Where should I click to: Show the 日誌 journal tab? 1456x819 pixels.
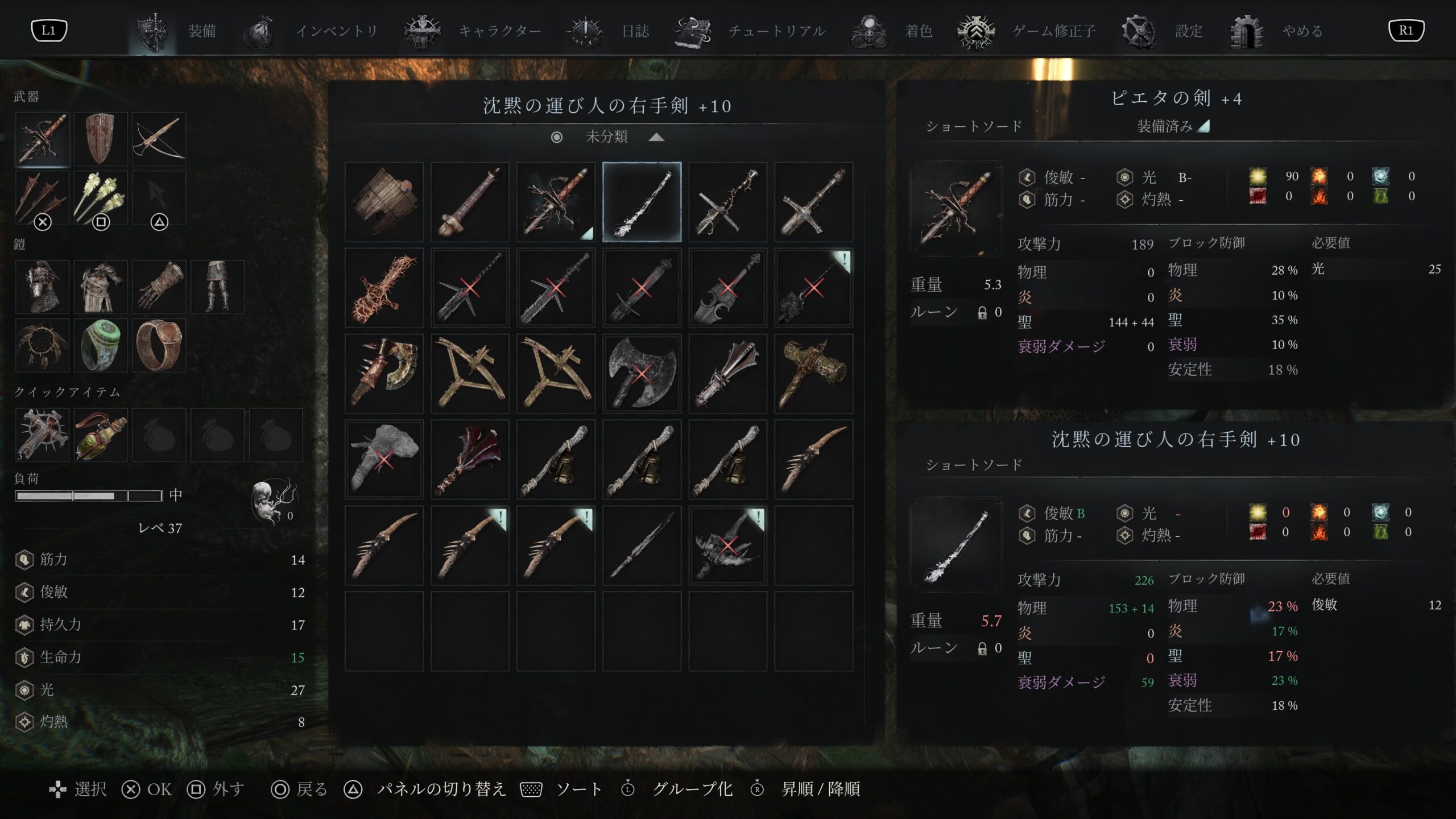tap(634, 31)
